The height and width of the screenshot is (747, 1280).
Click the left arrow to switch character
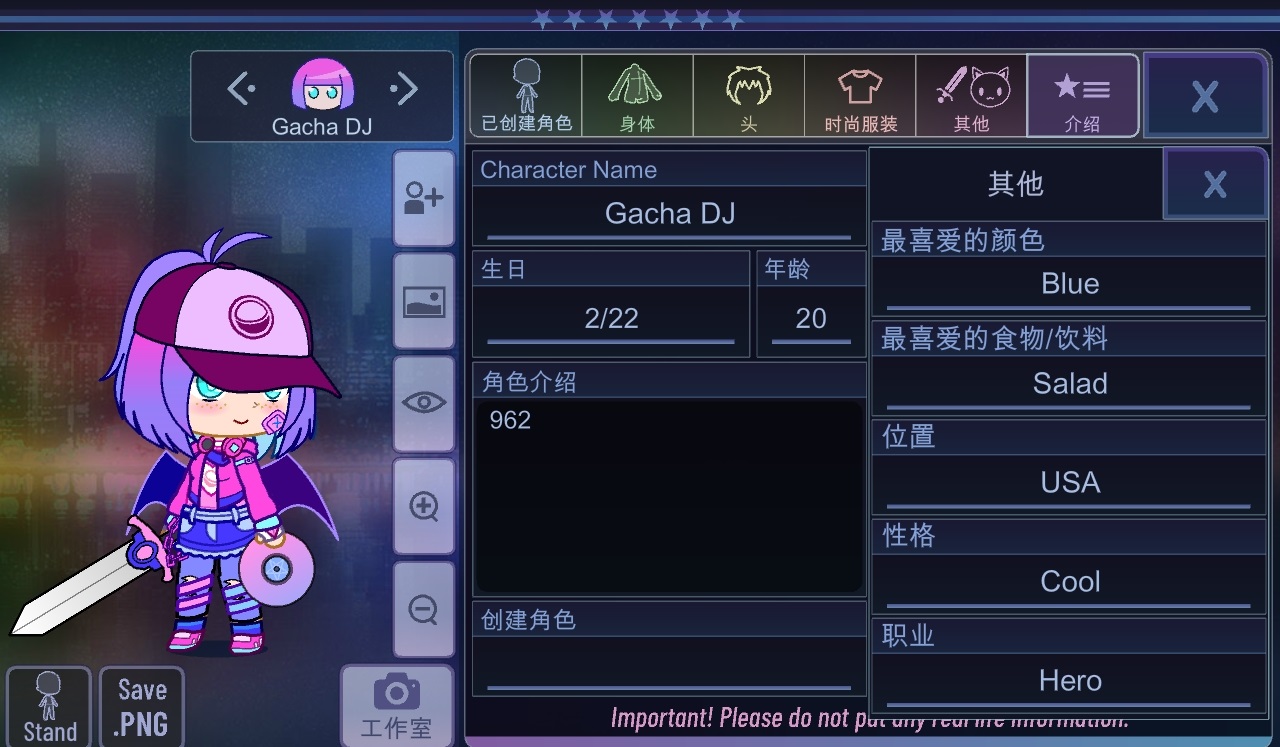pyautogui.click(x=239, y=88)
